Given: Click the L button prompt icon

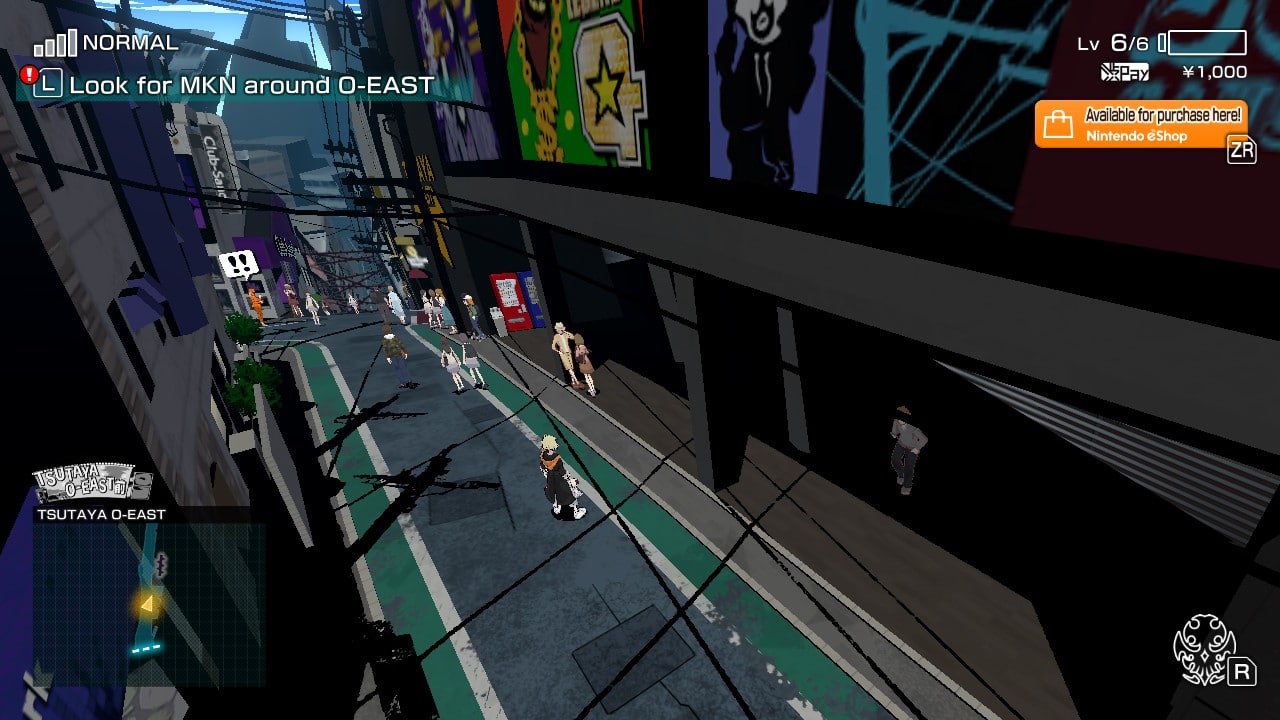Looking at the screenshot, I should [x=49, y=86].
